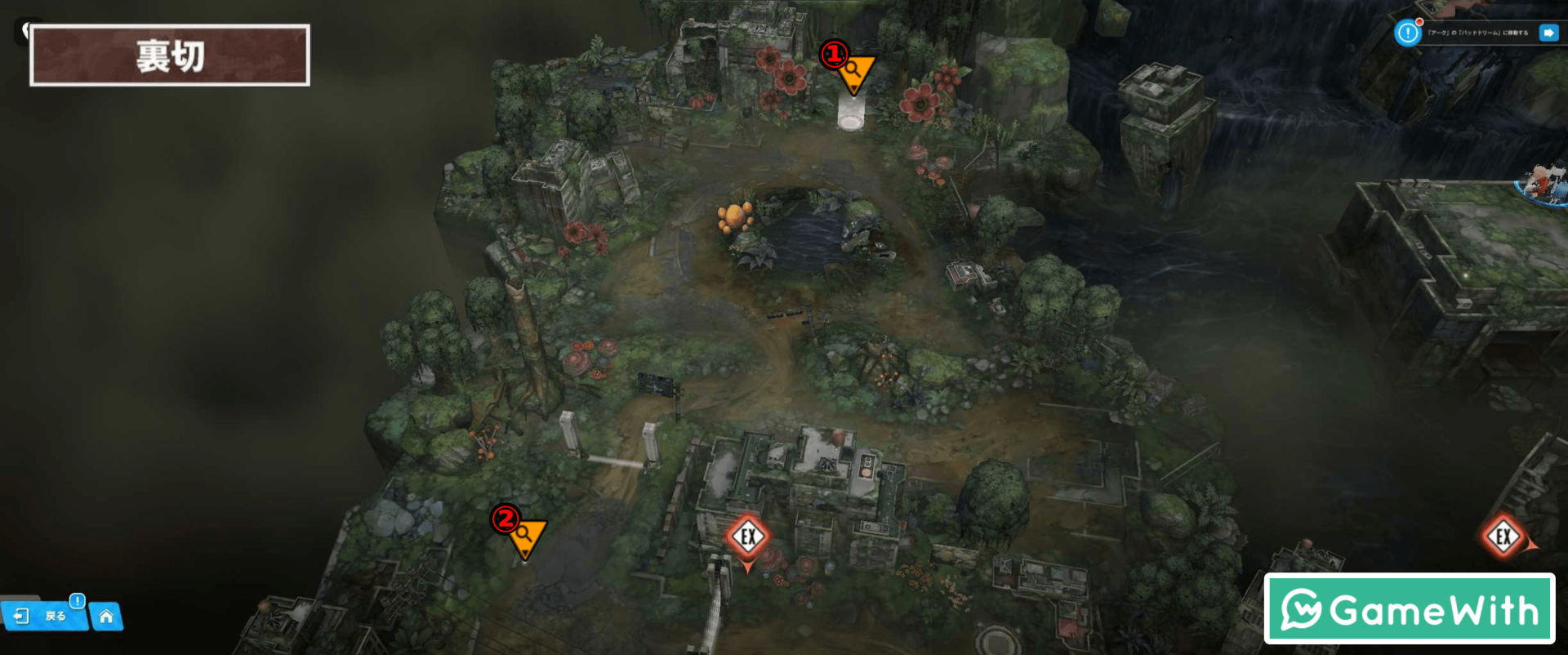Tap the blue arrow to move to バッドドリーム

pos(1548,33)
